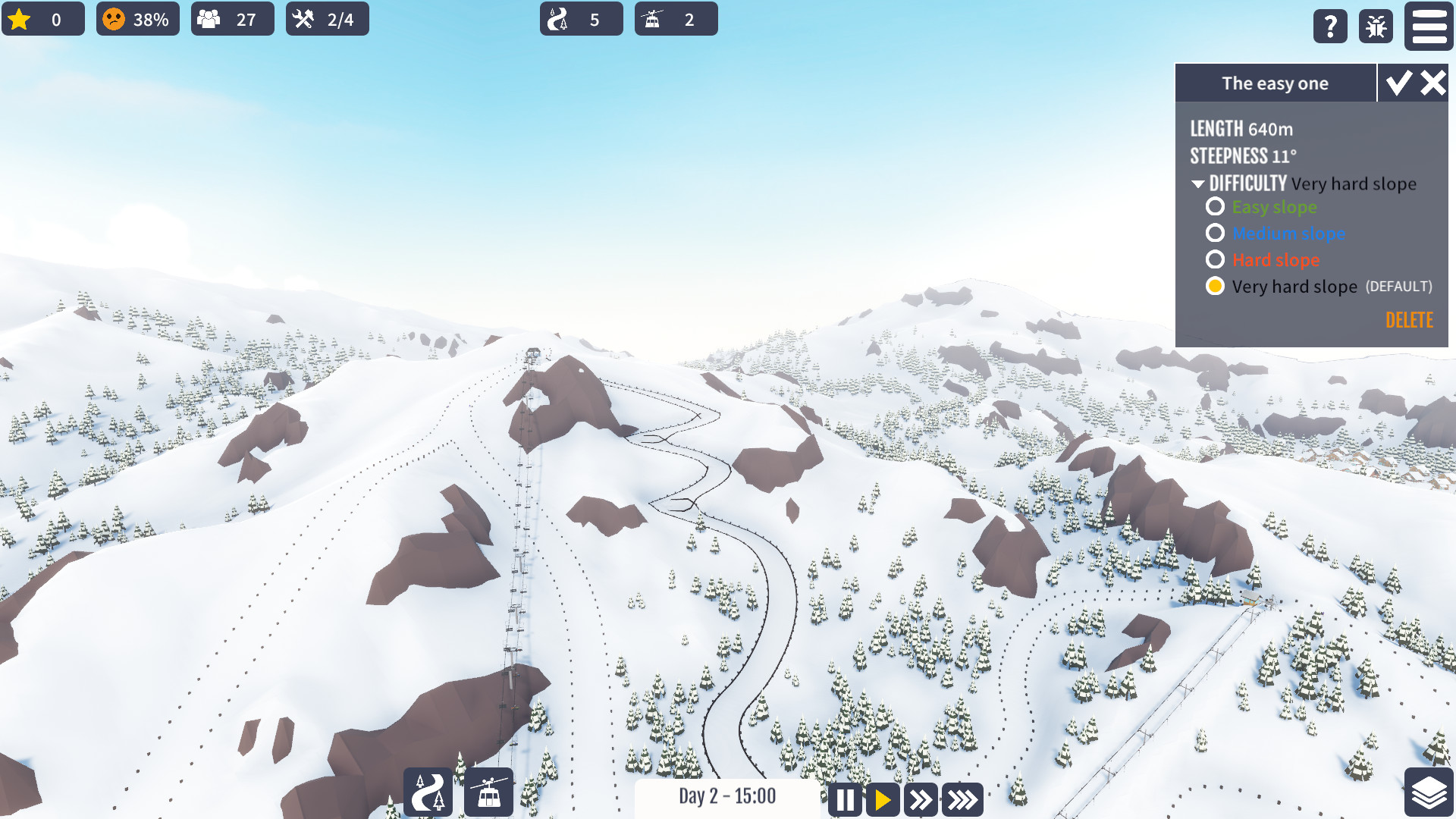This screenshot has height=819, width=1456.
Task: Click the Day 2 time display
Action: tap(727, 797)
